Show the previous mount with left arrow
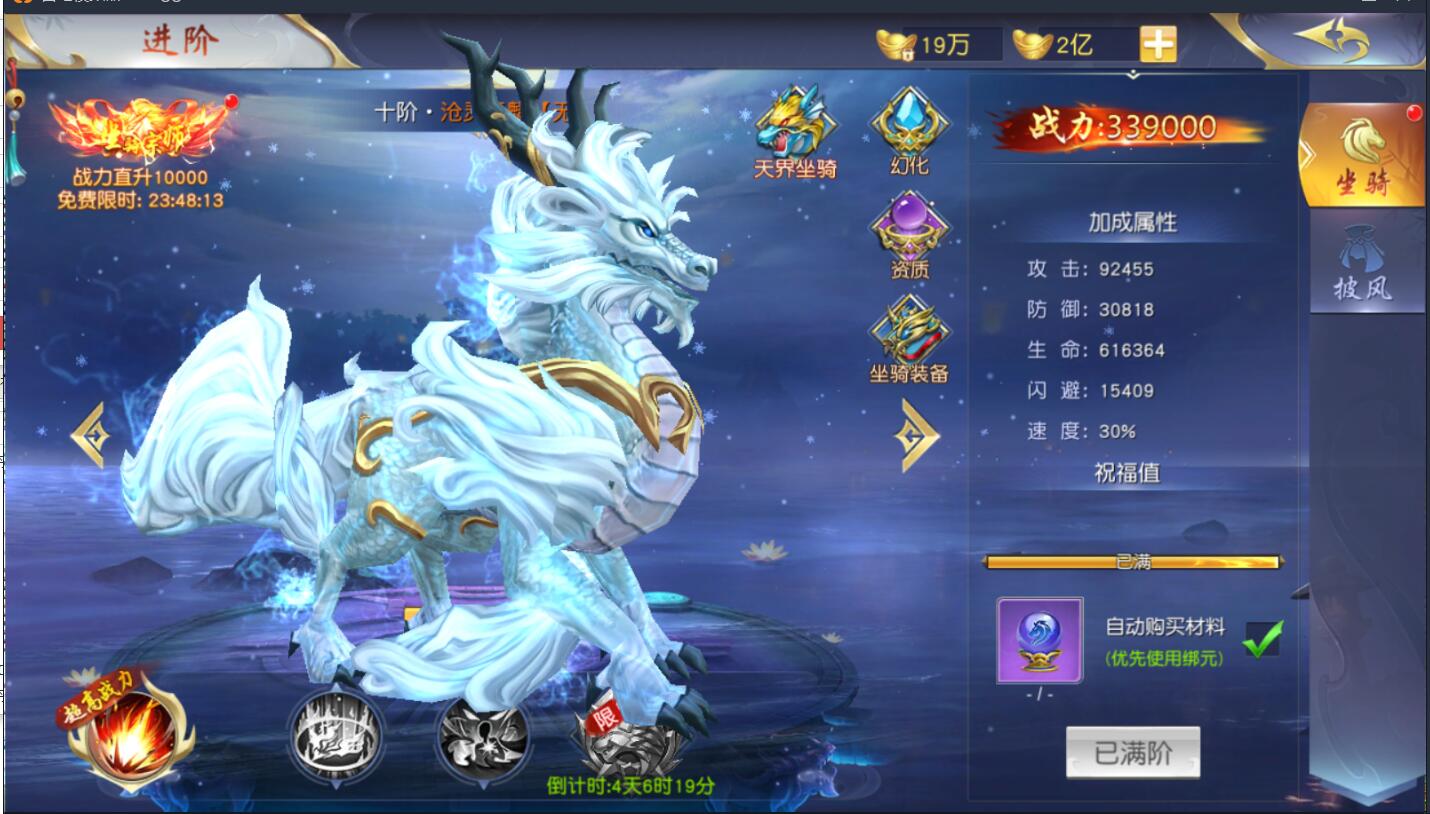The height and width of the screenshot is (814, 1430). [x=90, y=434]
